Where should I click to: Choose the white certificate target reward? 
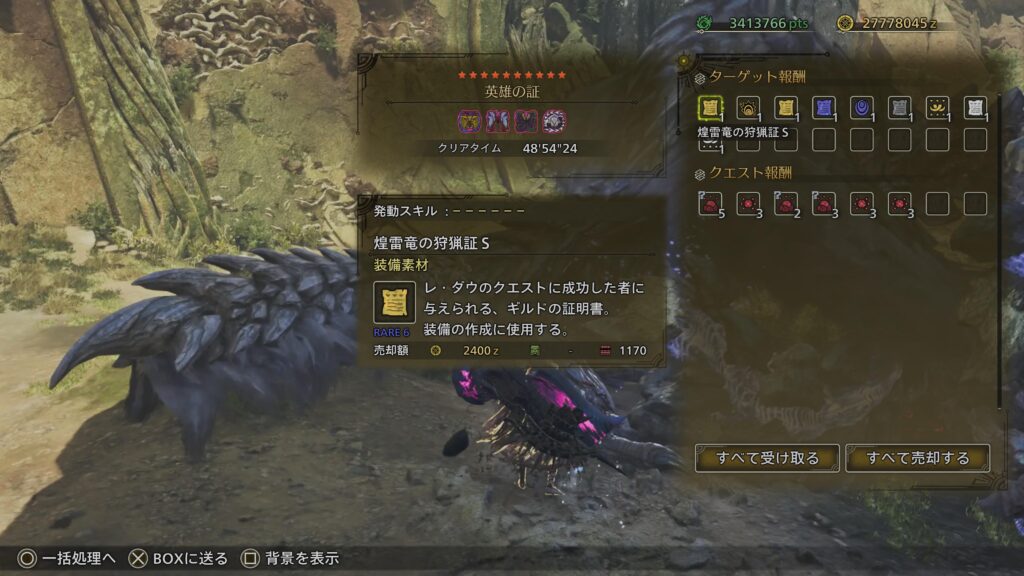pos(975,108)
